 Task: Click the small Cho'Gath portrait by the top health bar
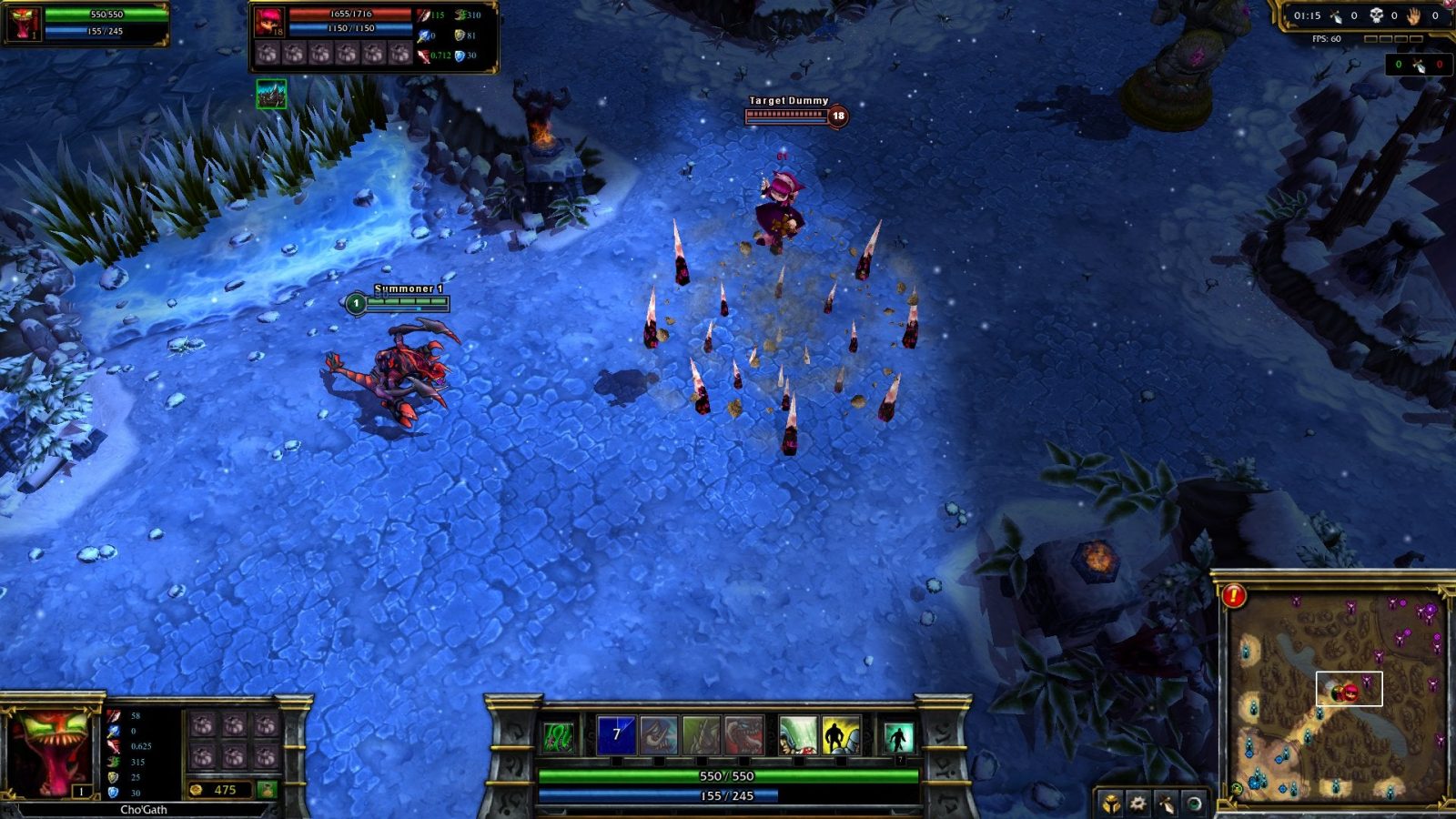click(23, 24)
